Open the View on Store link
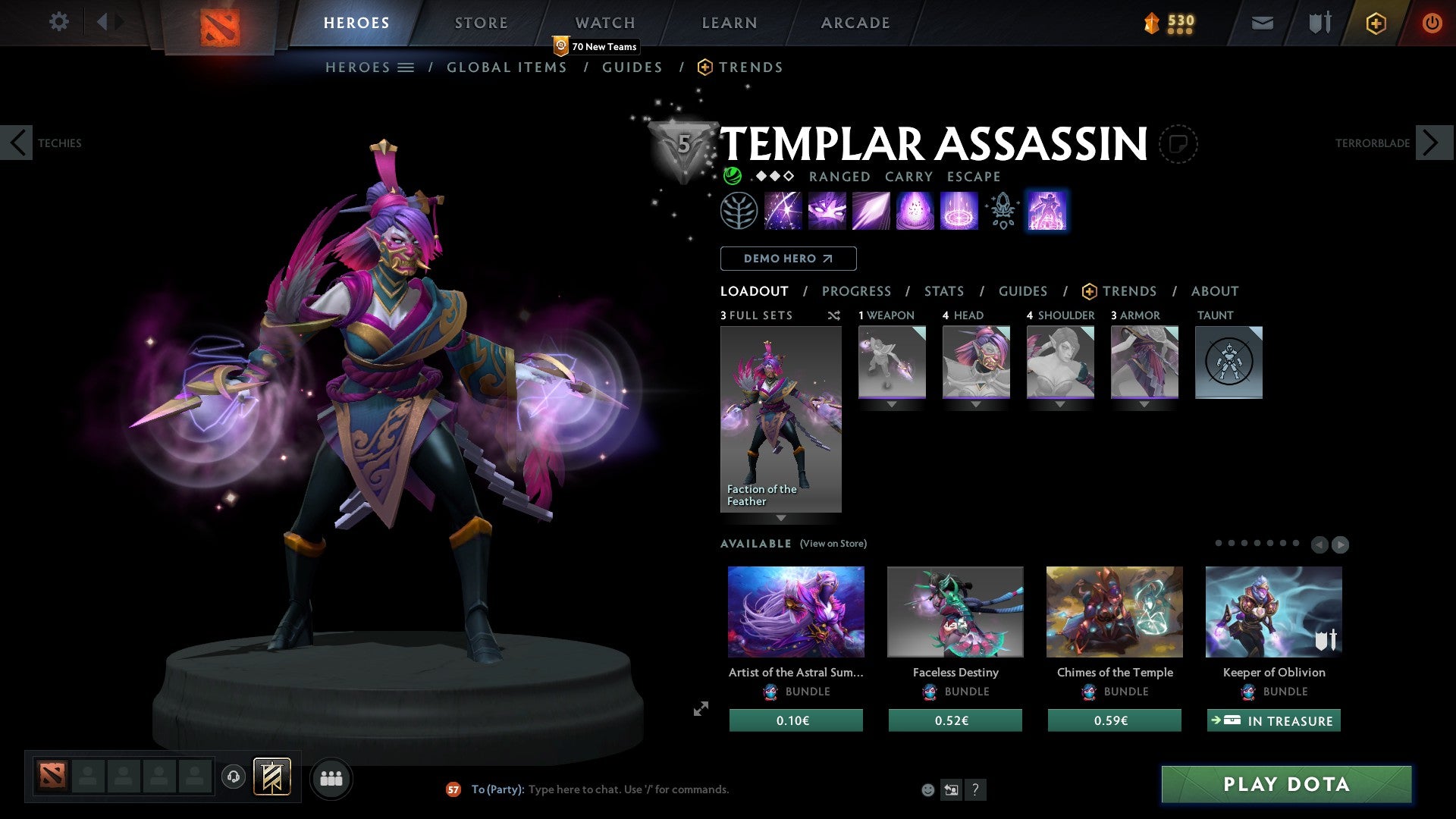The height and width of the screenshot is (819, 1456). coord(833,544)
